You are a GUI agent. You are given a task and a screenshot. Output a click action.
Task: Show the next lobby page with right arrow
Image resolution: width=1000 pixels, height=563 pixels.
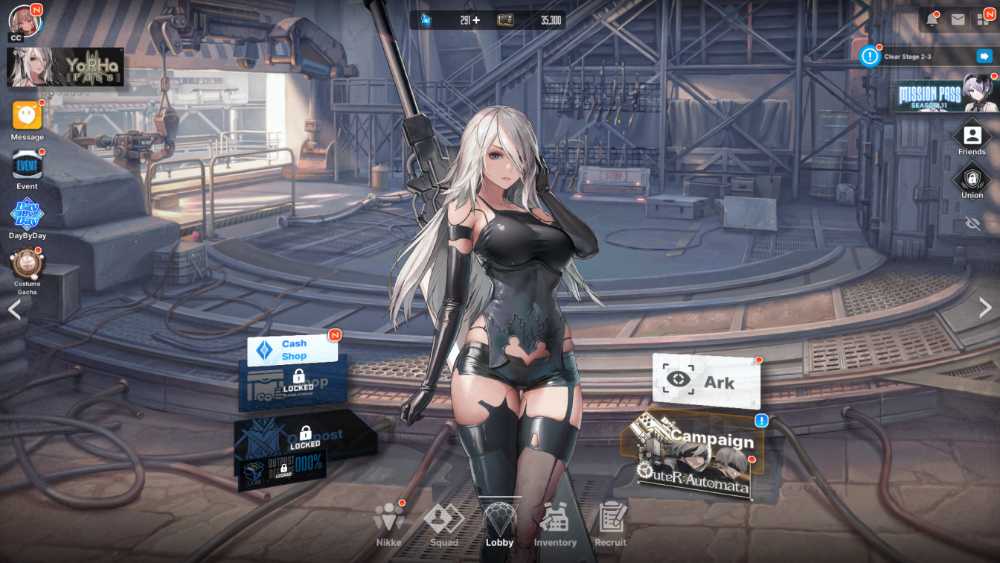point(985,308)
